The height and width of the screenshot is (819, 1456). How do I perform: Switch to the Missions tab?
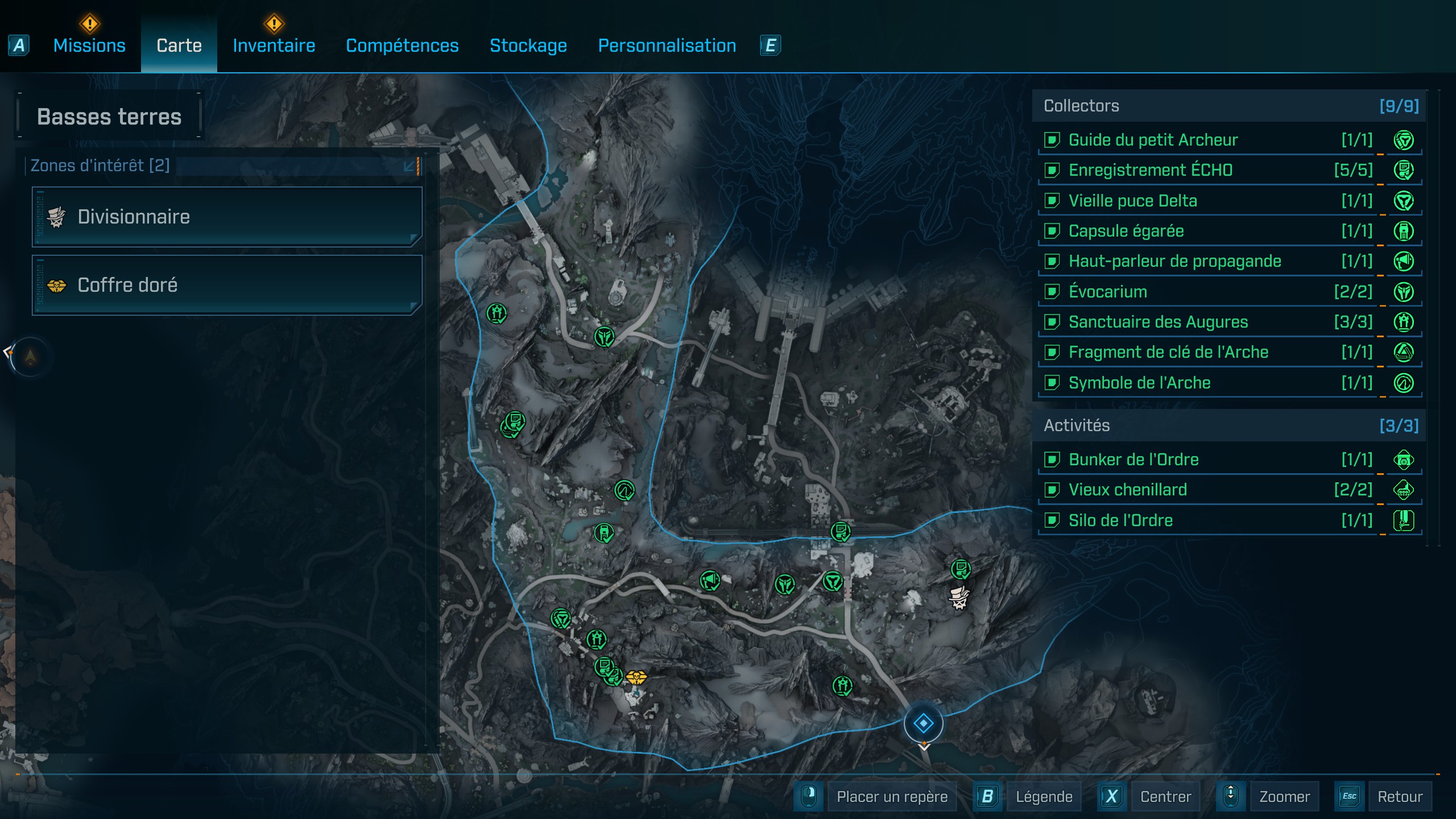point(89,45)
